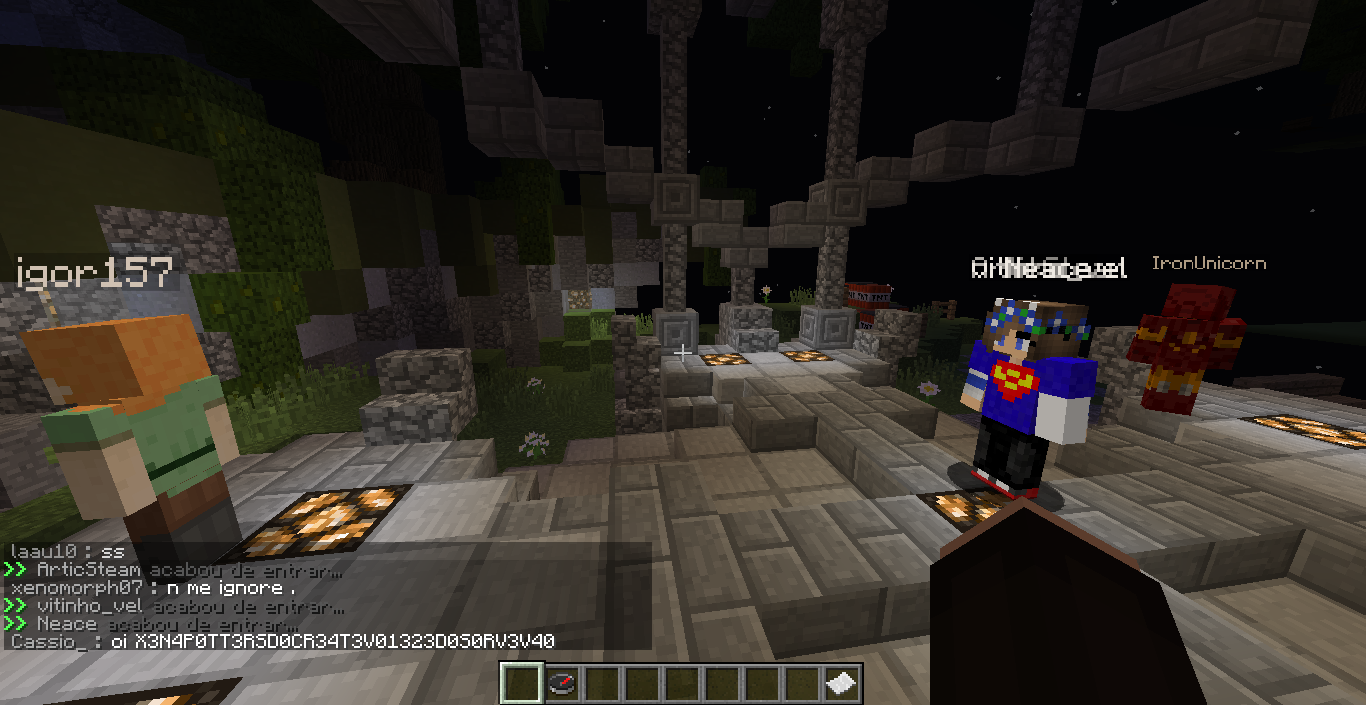1366x705 pixels.
Task: Click xenomorph07's chat message
Action: (152, 589)
